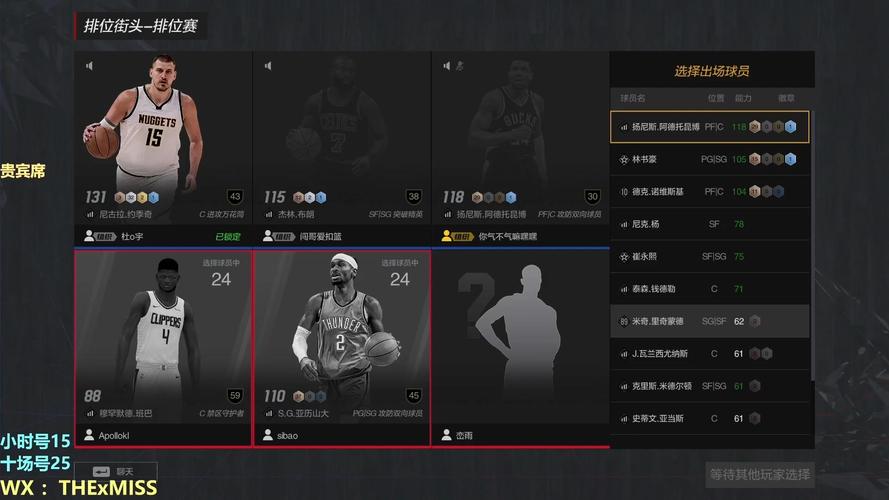Viewport: 889px width, 500px height.
Task: Choose 崔永熙 as your player
Action: point(709,256)
